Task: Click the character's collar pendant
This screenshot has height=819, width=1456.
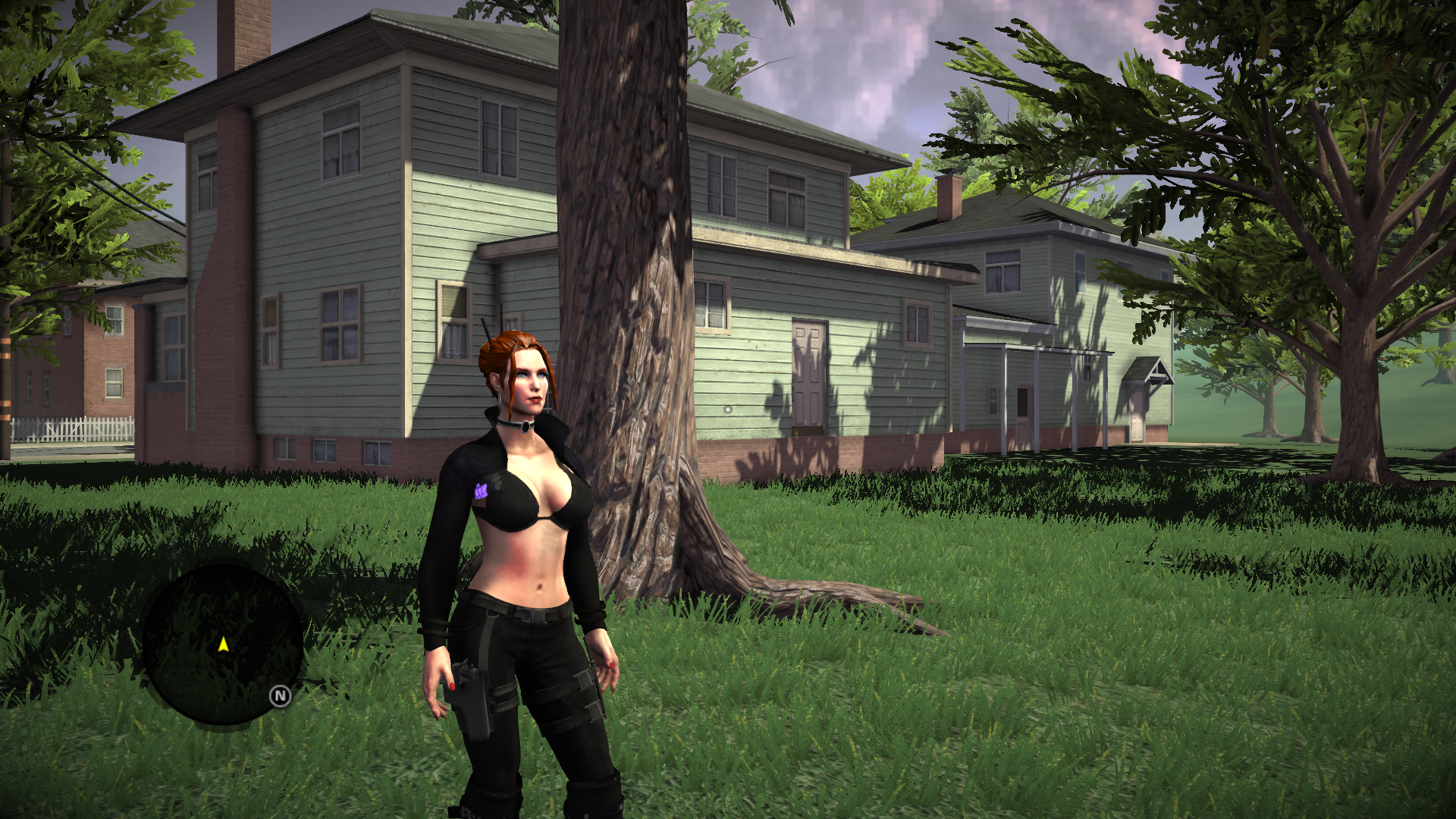Action: click(x=524, y=428)
